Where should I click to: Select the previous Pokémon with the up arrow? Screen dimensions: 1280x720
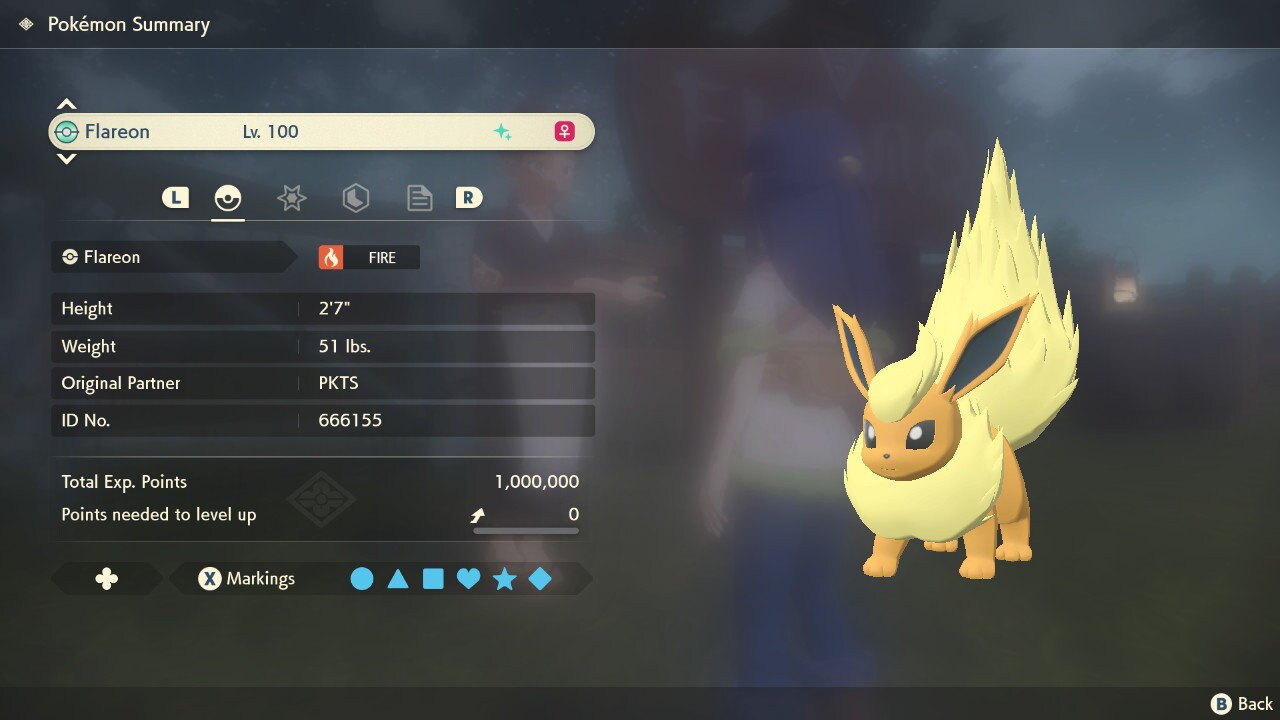pos(66,104)
